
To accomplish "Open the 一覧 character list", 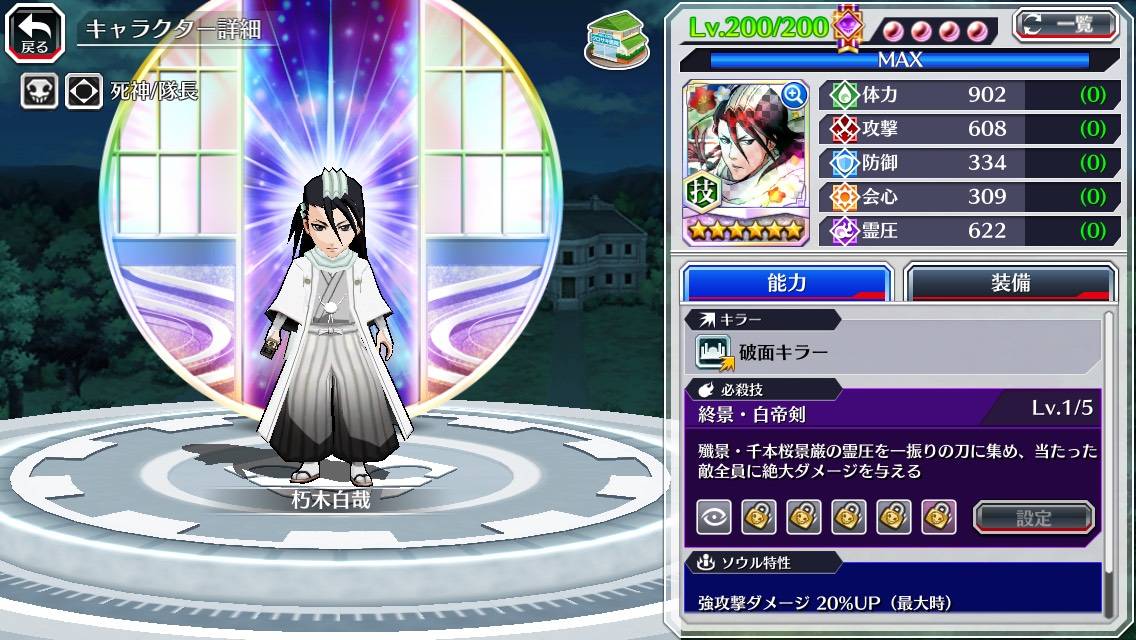I will 1065,25.
